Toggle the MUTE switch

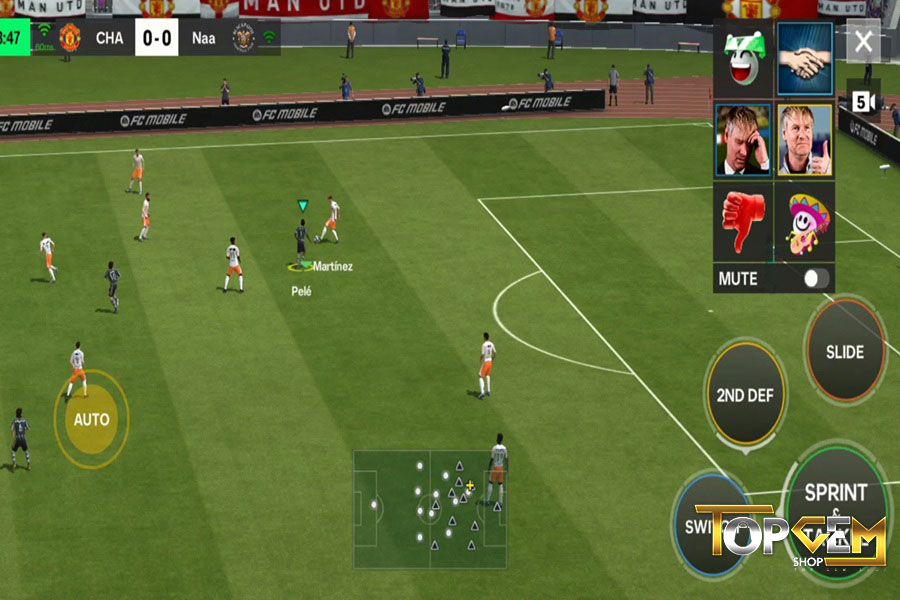point(816,278)
